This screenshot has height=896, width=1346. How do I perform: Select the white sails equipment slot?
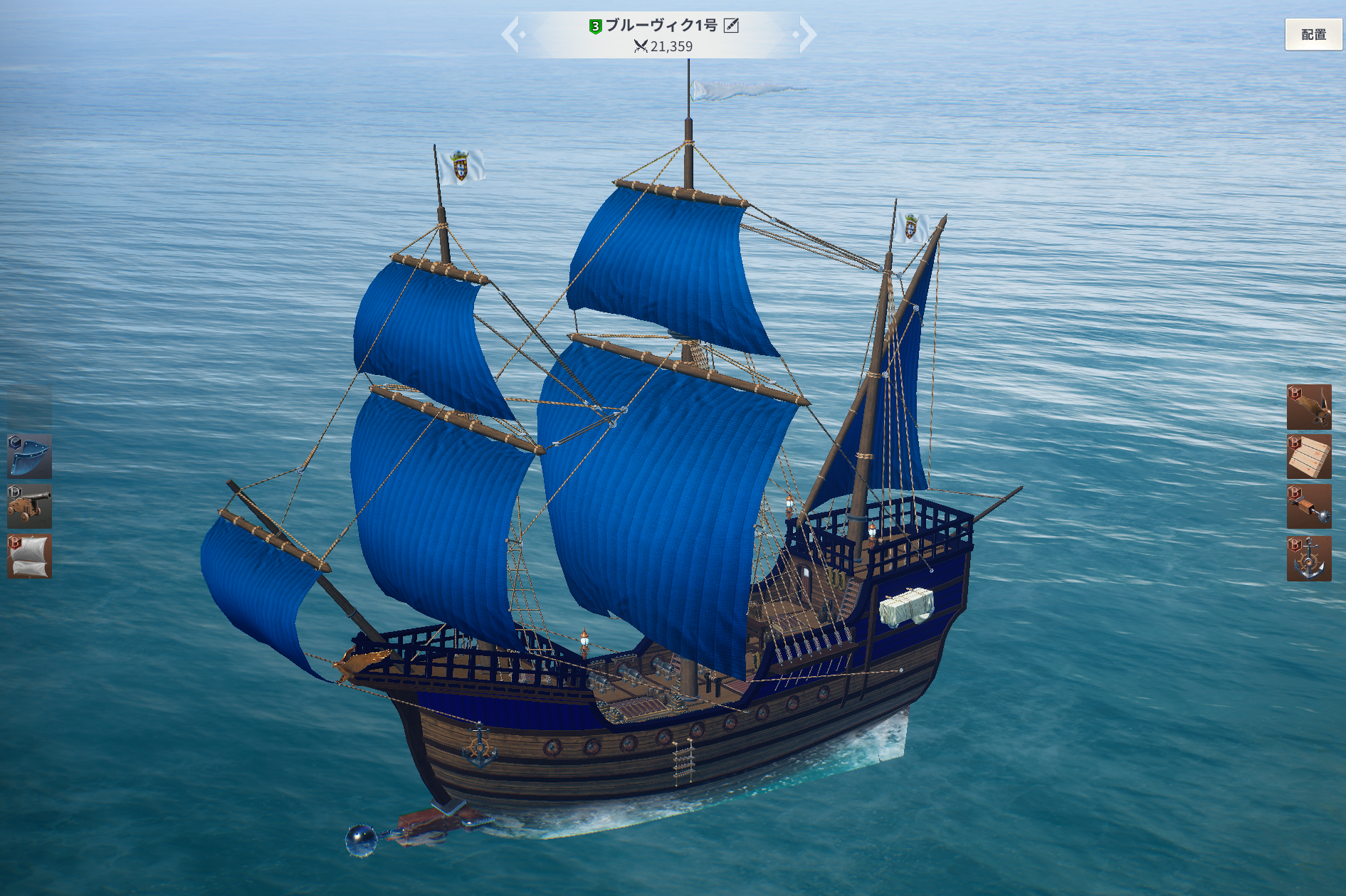(29, 556)
